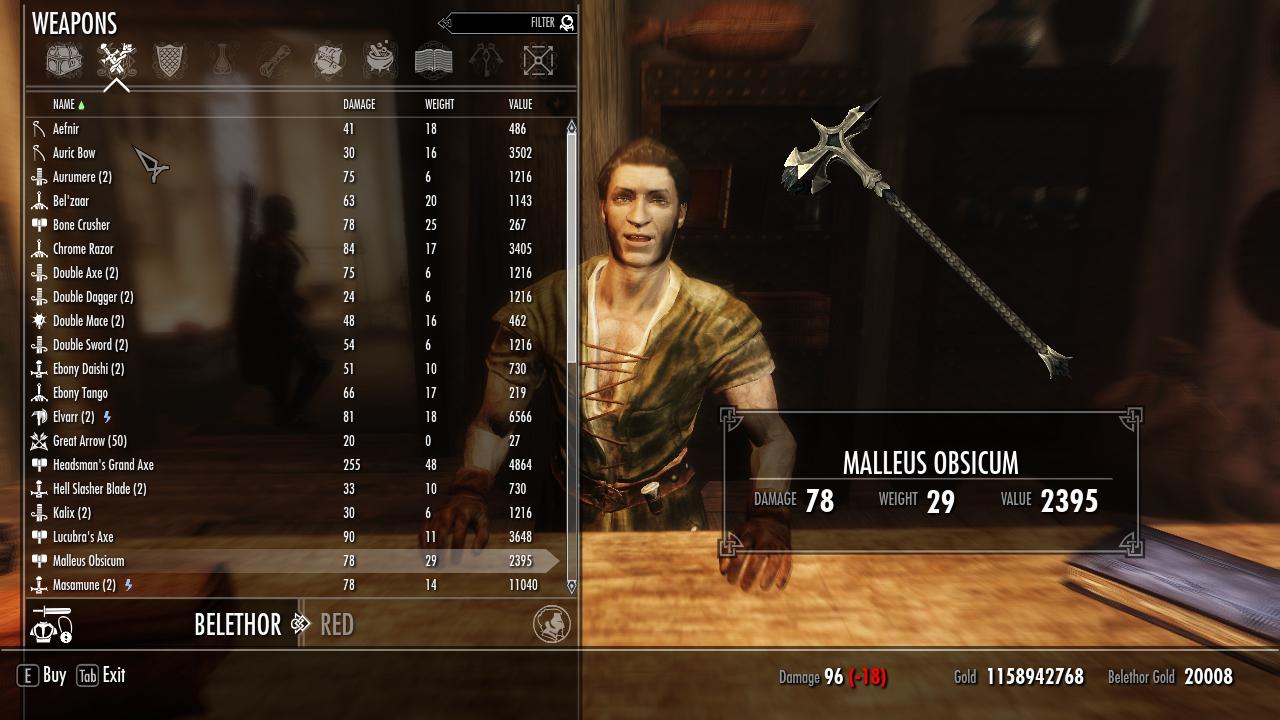Screen dimensions: 1280x720
Task: Choose the Masamune row
Action: (x=84, y=585)
